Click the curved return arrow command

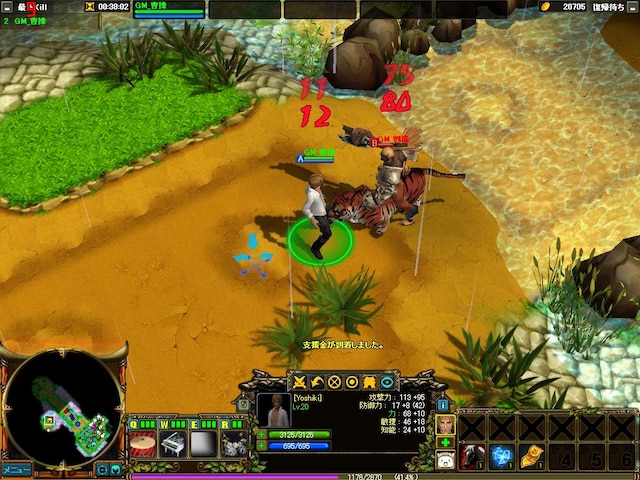316,381
